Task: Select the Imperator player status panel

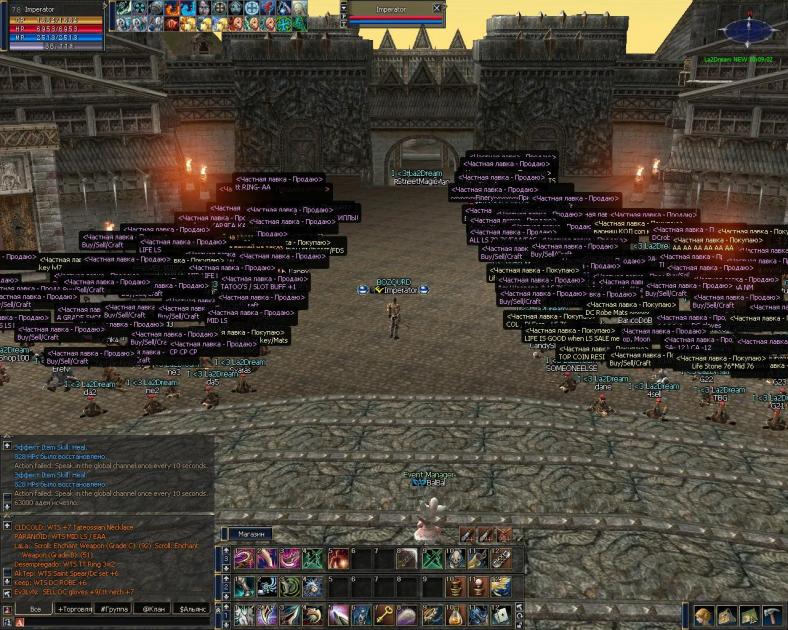Action: pyautogui.click(x=52, y=27)
